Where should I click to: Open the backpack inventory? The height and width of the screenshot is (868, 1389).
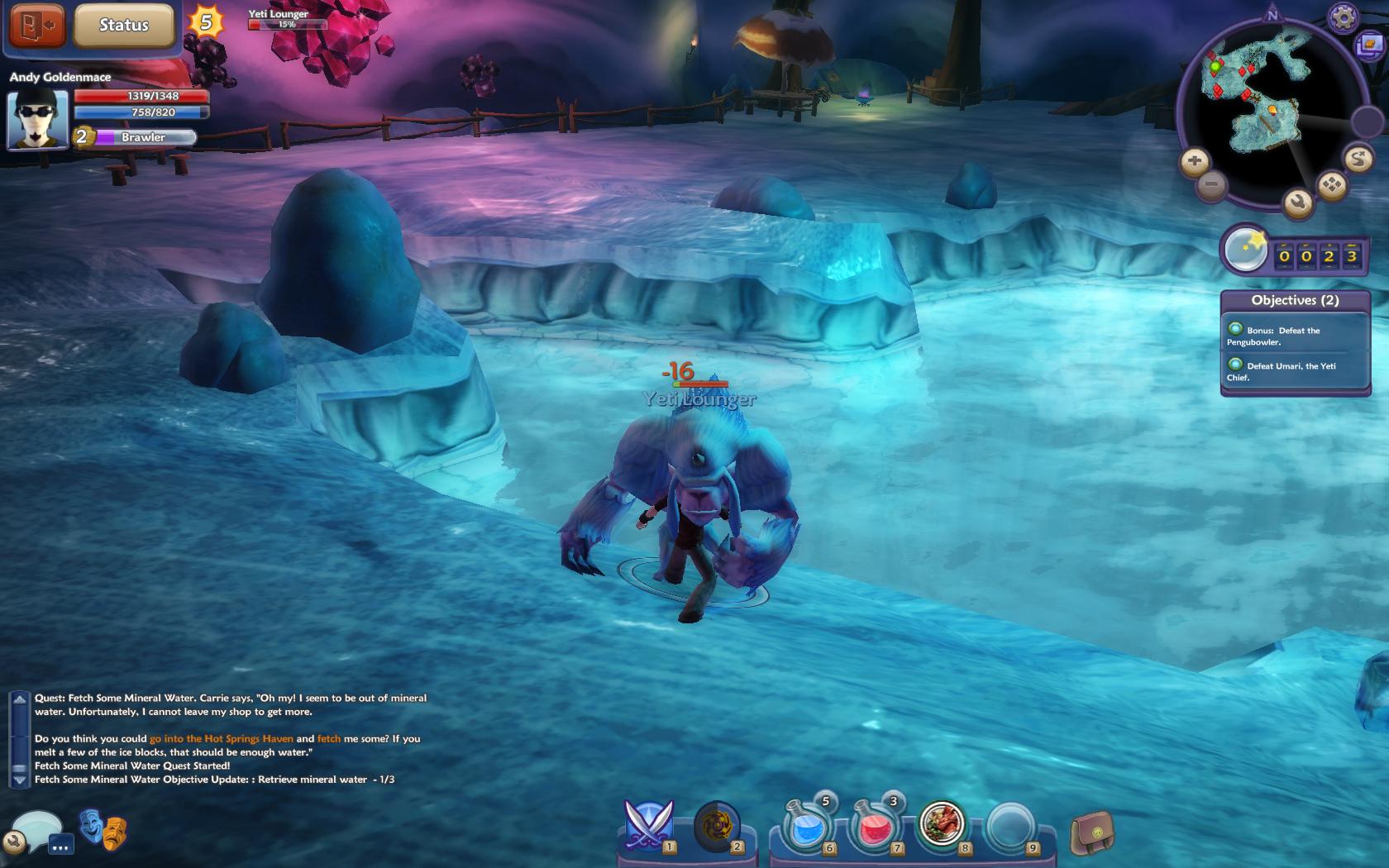coord(1091,832)
